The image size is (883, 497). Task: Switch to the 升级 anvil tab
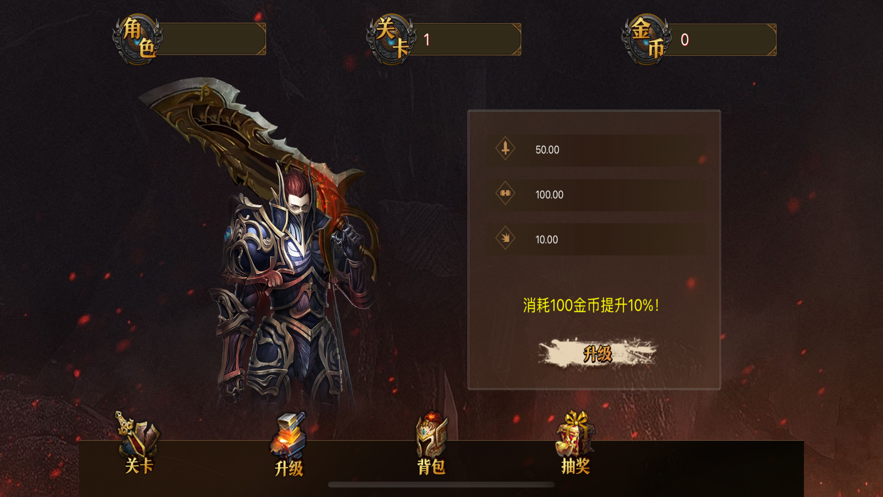point(288,445)
